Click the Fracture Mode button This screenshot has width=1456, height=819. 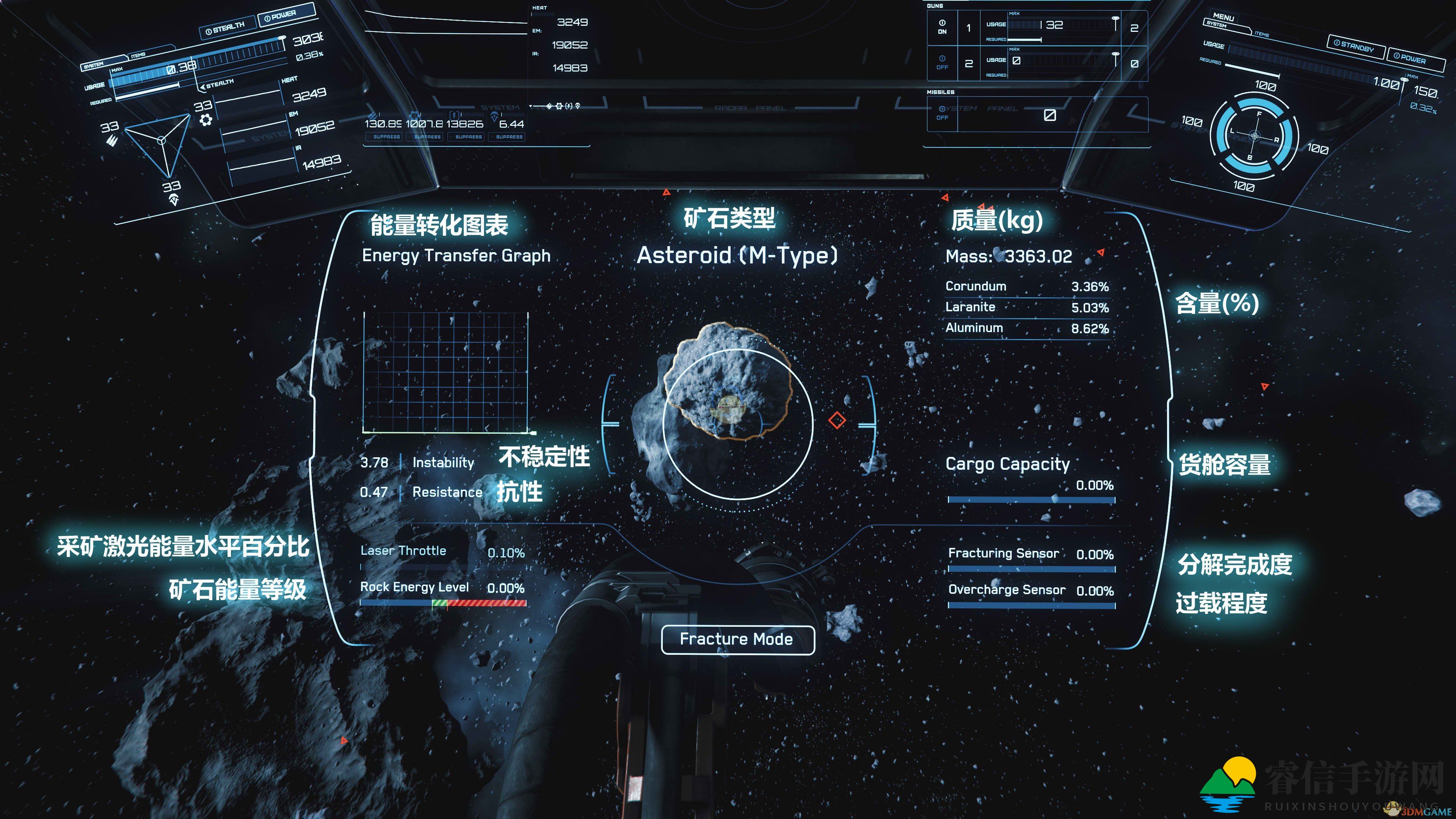click(738, 639)
